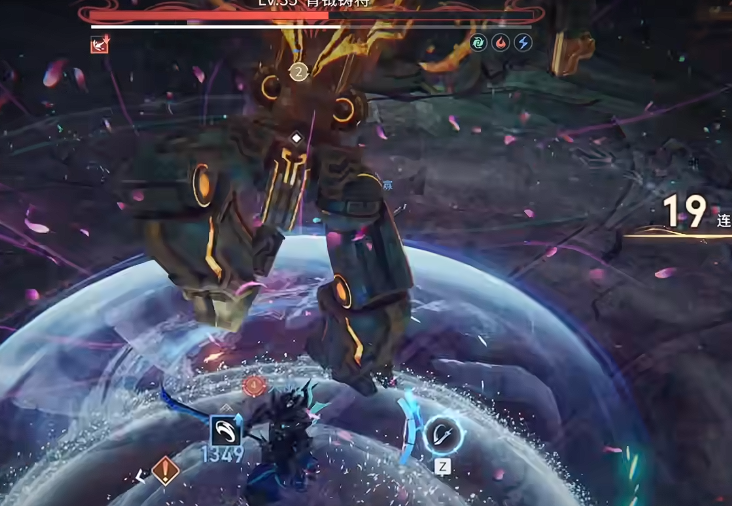Select the green wind element icon
Viewport: 732px width, 506px height.
[480, 43]
